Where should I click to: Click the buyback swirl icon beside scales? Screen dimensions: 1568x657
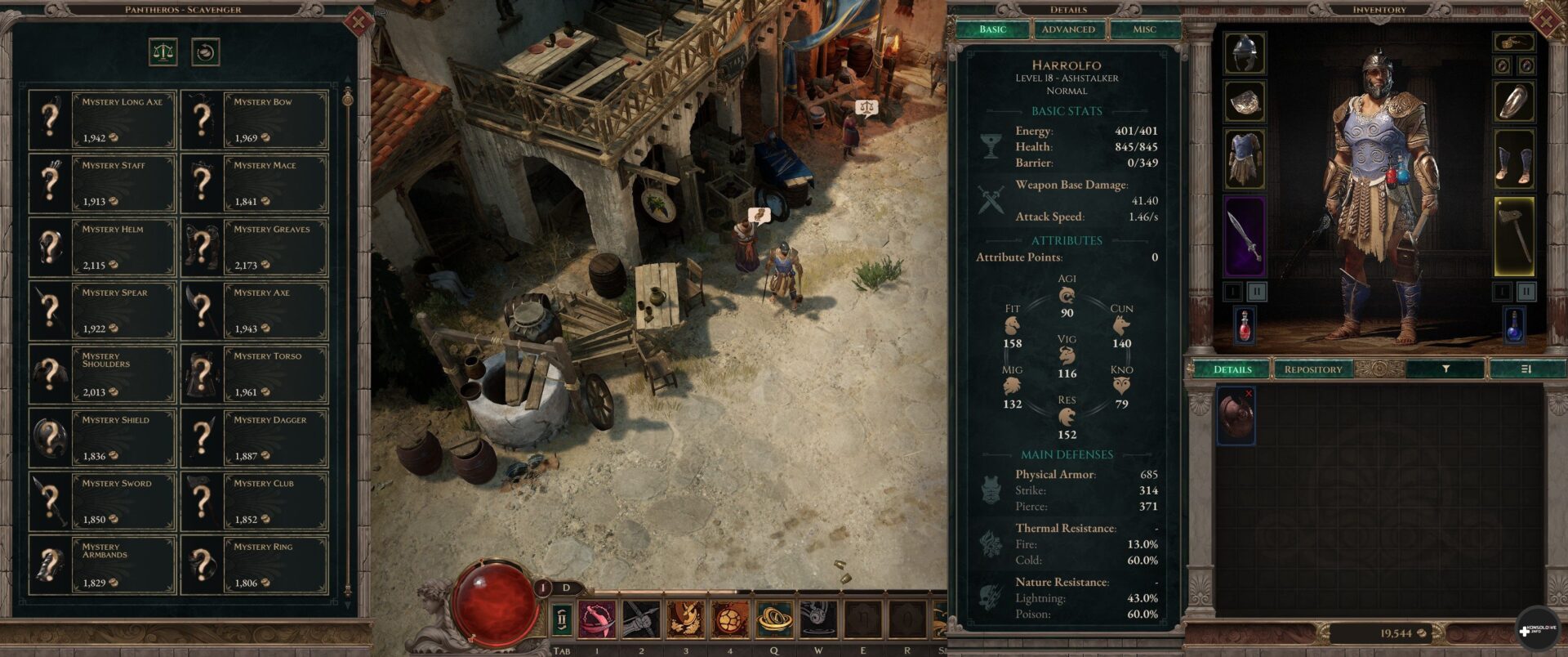tap(205, 52)
